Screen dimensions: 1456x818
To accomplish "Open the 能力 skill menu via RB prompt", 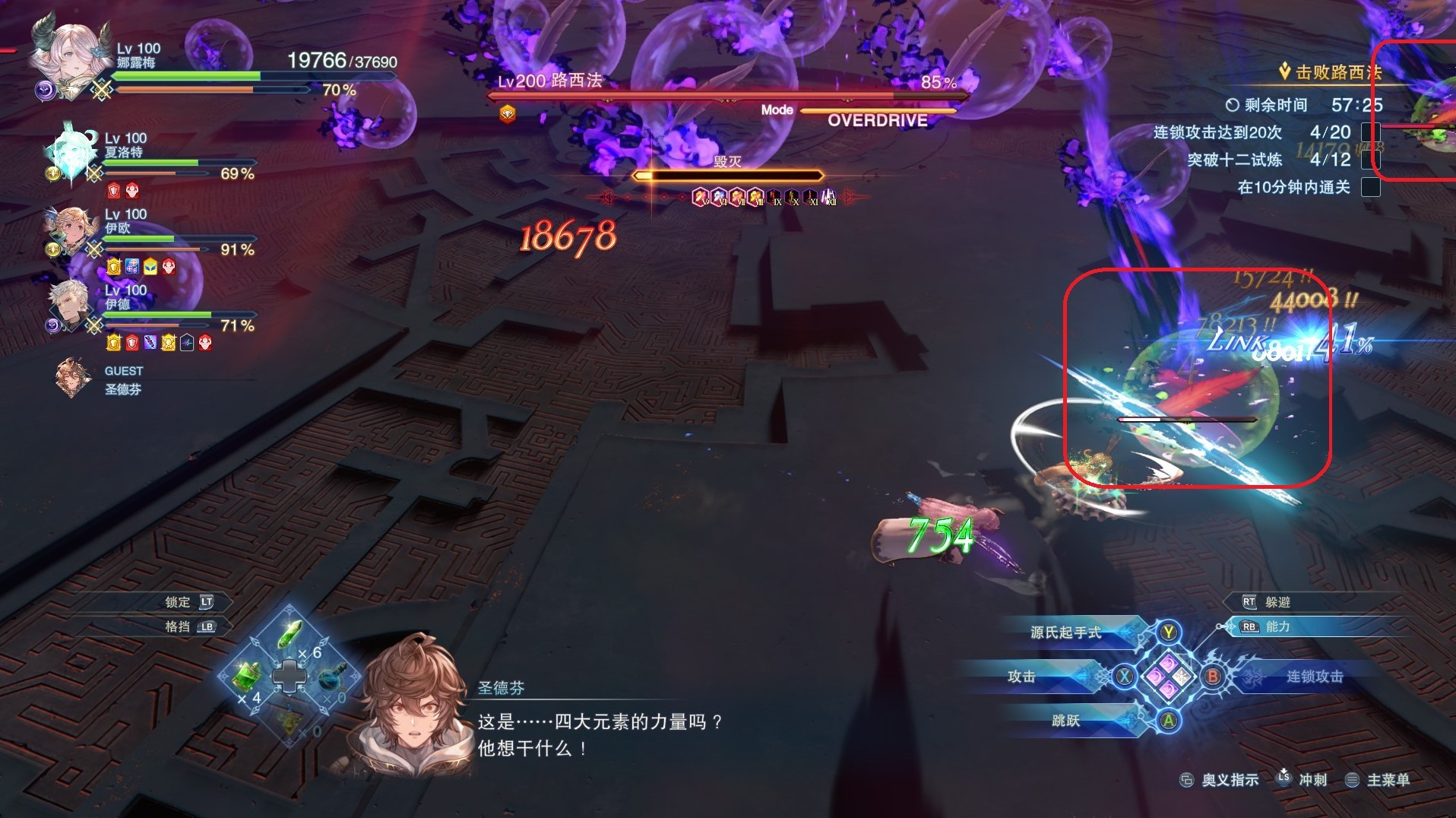I will 1270,628.
